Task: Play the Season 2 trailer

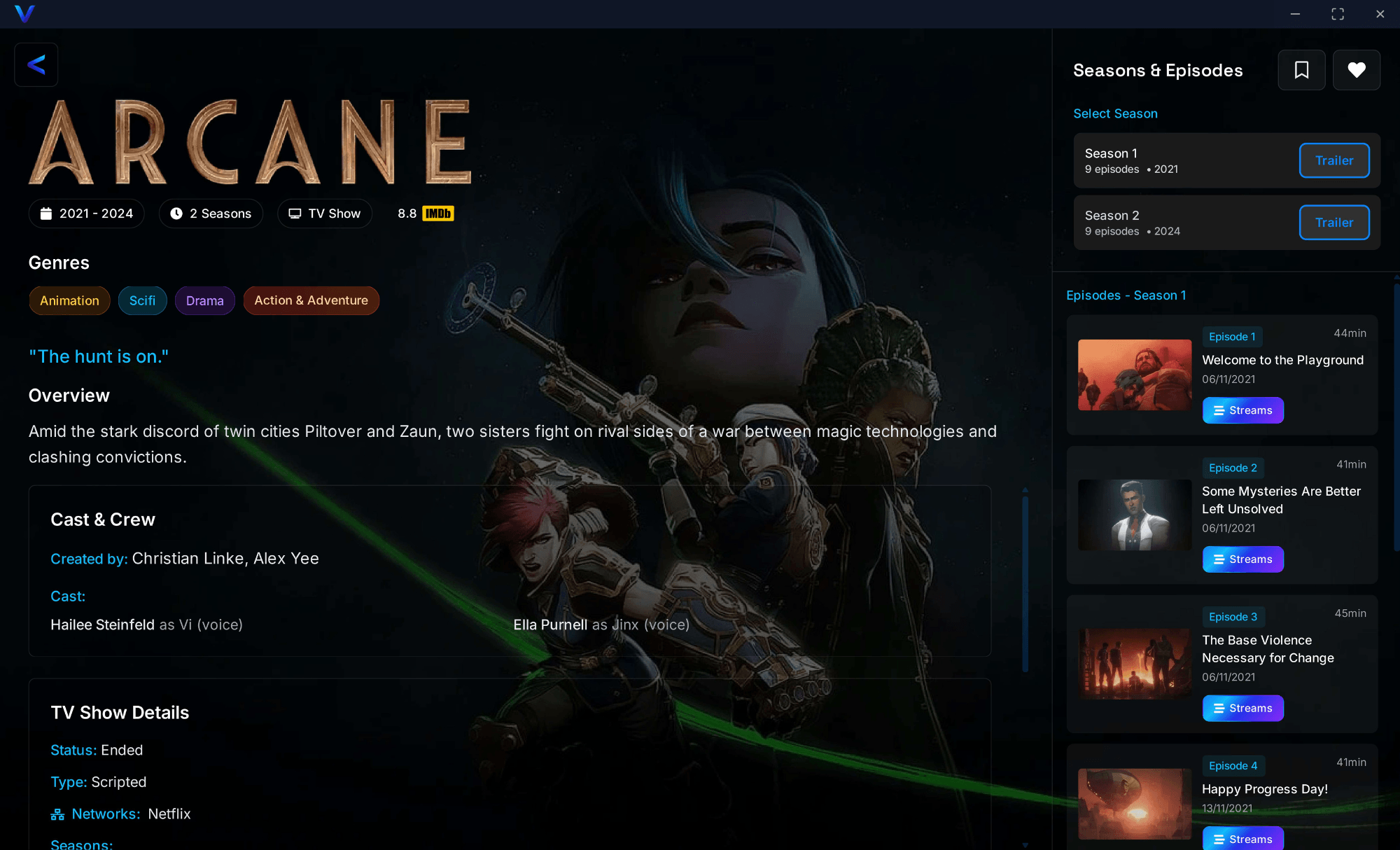Action: pyautogui.click(x=1333, y=222)
